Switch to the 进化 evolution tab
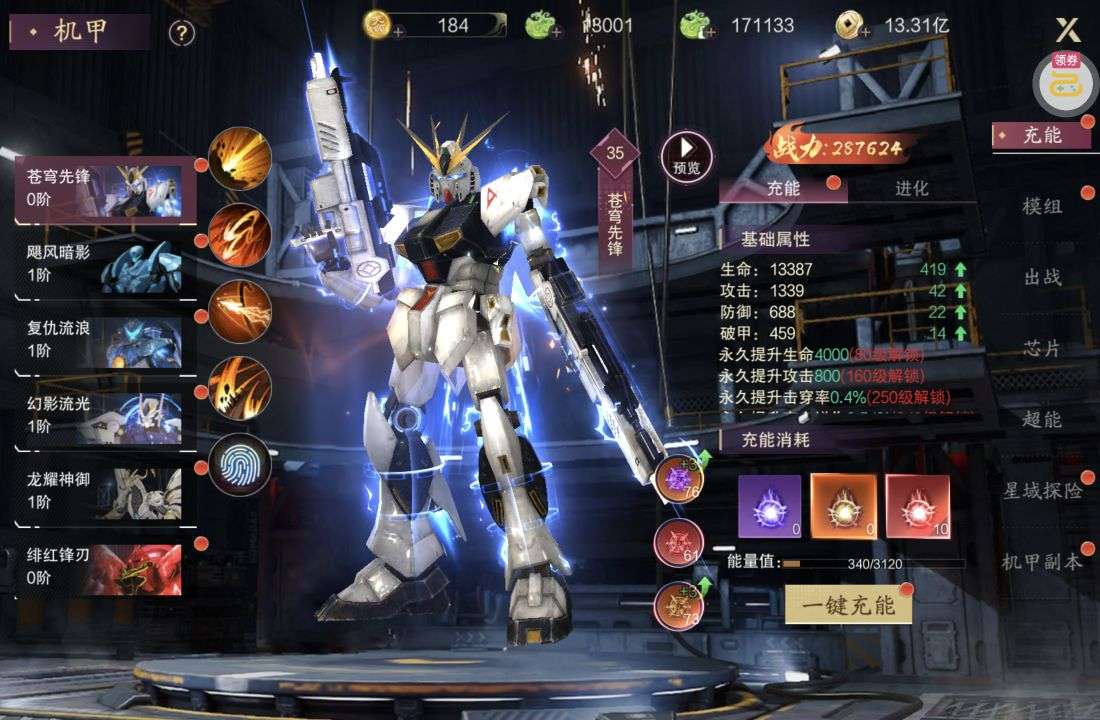 tap(911, 188)
